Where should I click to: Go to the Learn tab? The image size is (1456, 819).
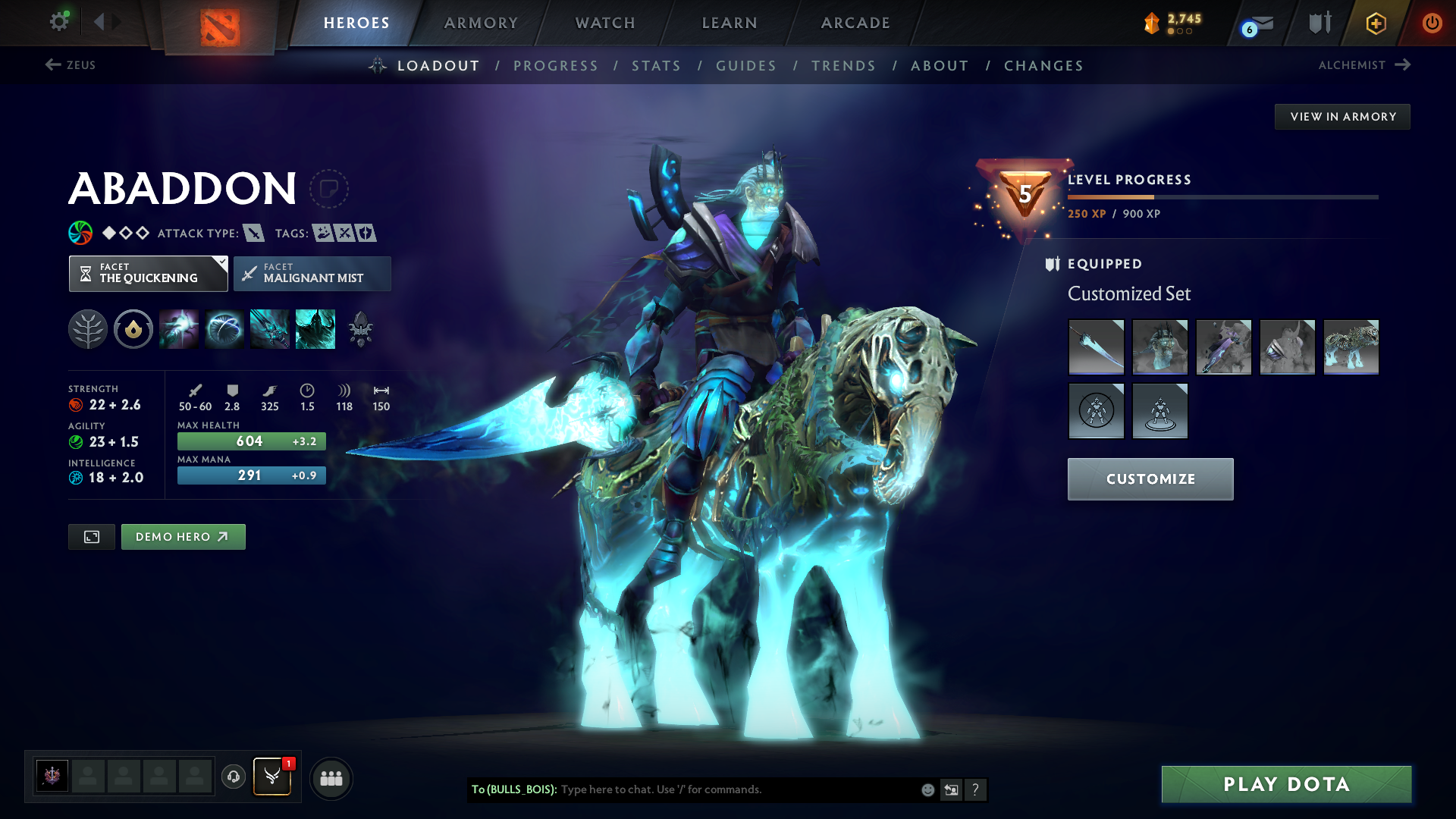coord(730,23)
